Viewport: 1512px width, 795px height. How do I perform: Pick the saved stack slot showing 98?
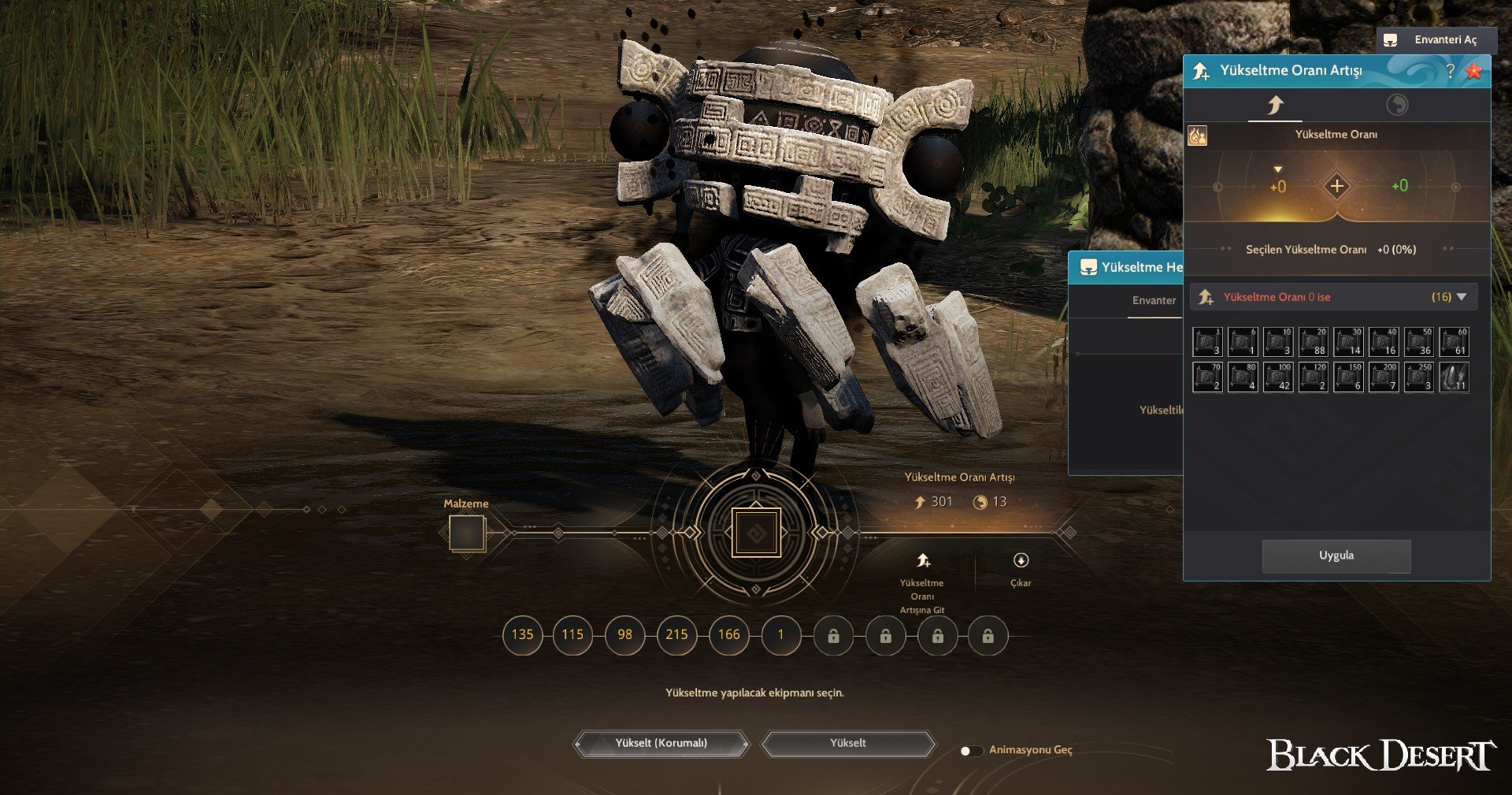[x=624, y=634]
